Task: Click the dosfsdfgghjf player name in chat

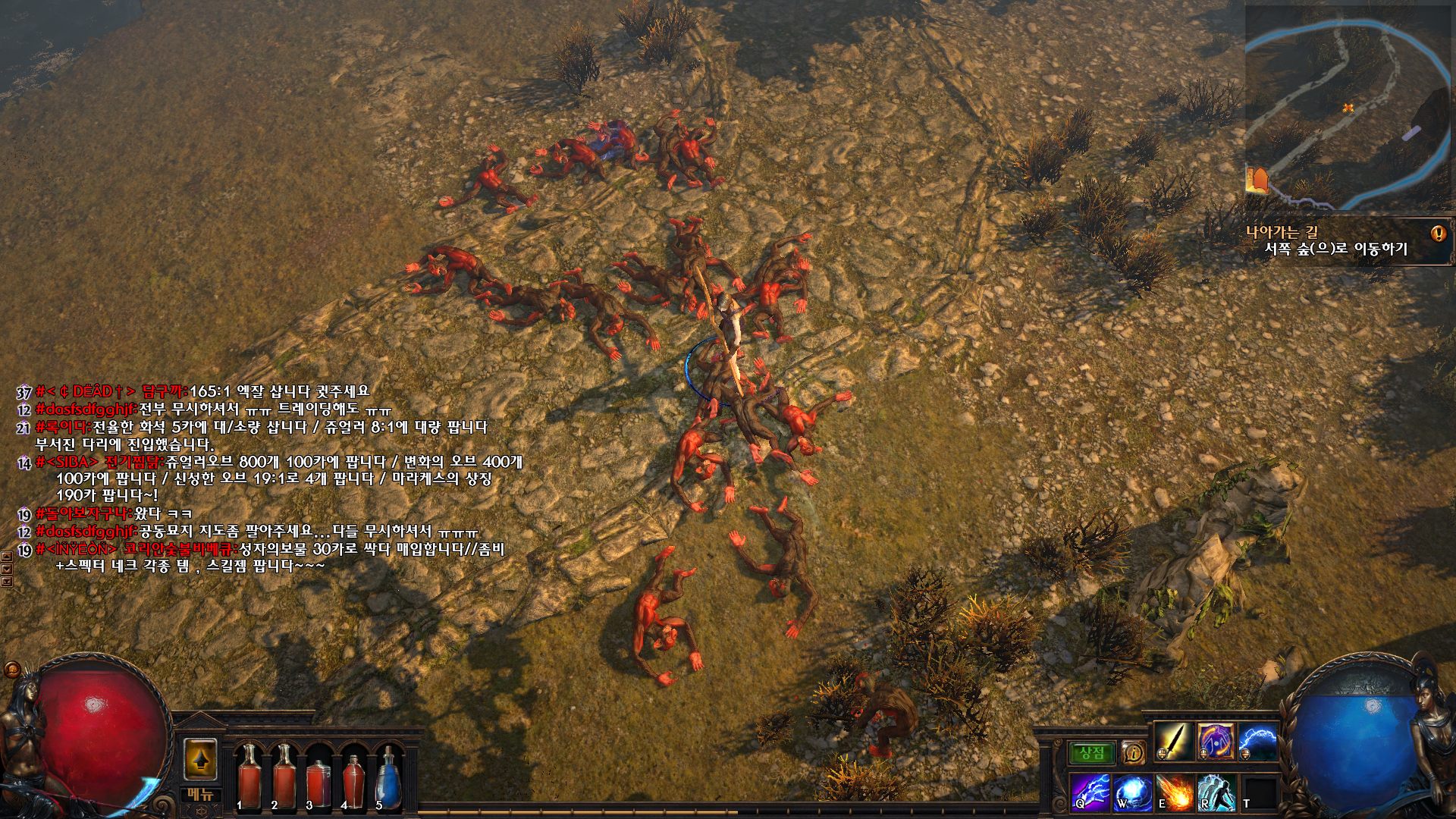Action: pos(86,409)
